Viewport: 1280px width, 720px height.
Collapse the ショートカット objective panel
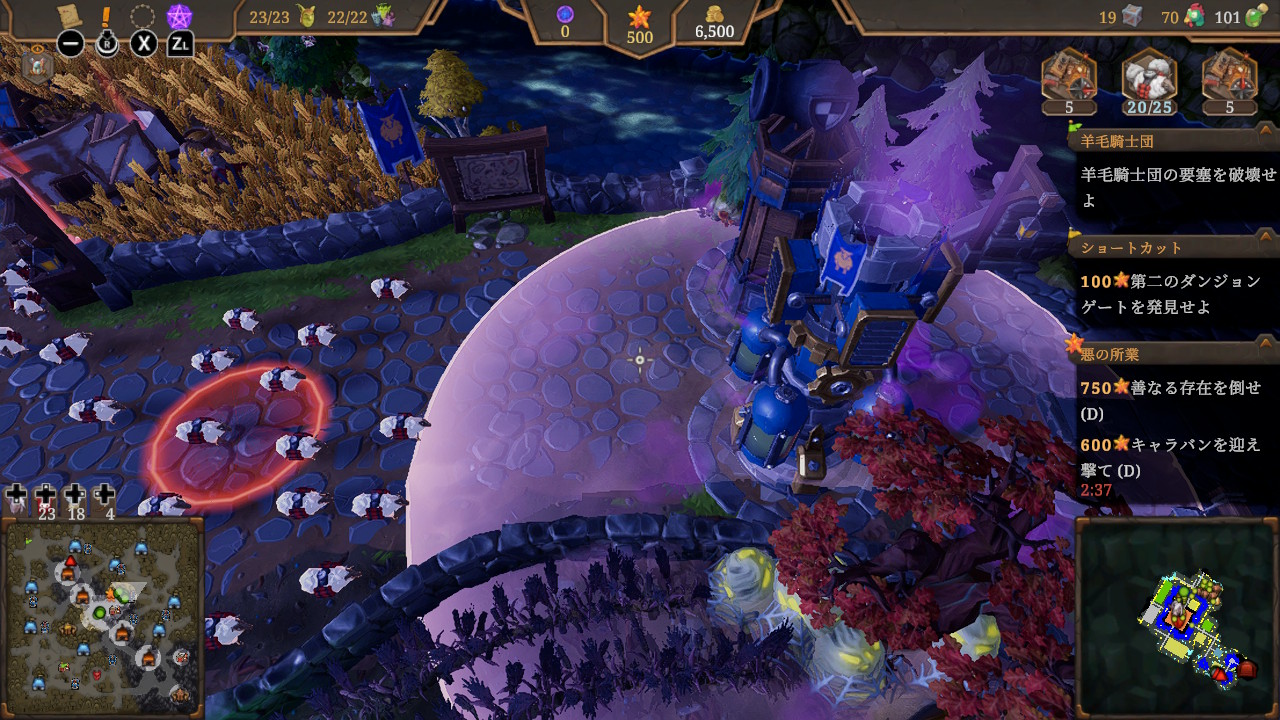pos(1264,247)
